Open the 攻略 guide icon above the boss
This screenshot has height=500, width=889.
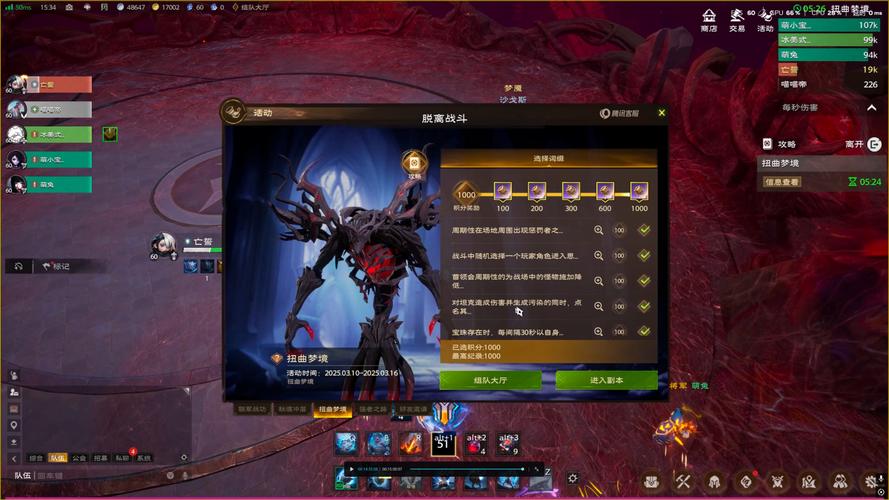[414, 163]
